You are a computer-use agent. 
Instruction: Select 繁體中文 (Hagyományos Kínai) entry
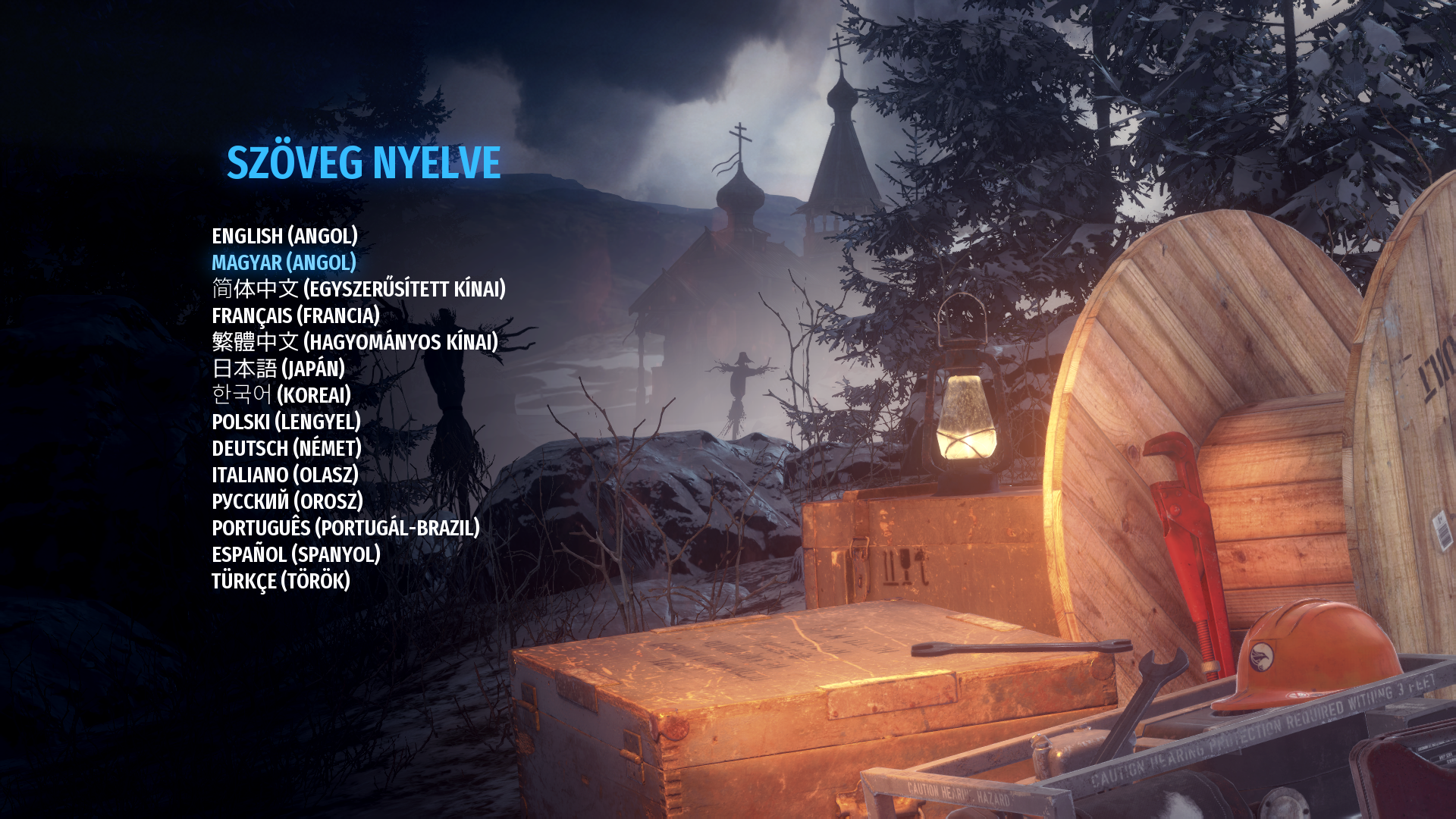354,343
